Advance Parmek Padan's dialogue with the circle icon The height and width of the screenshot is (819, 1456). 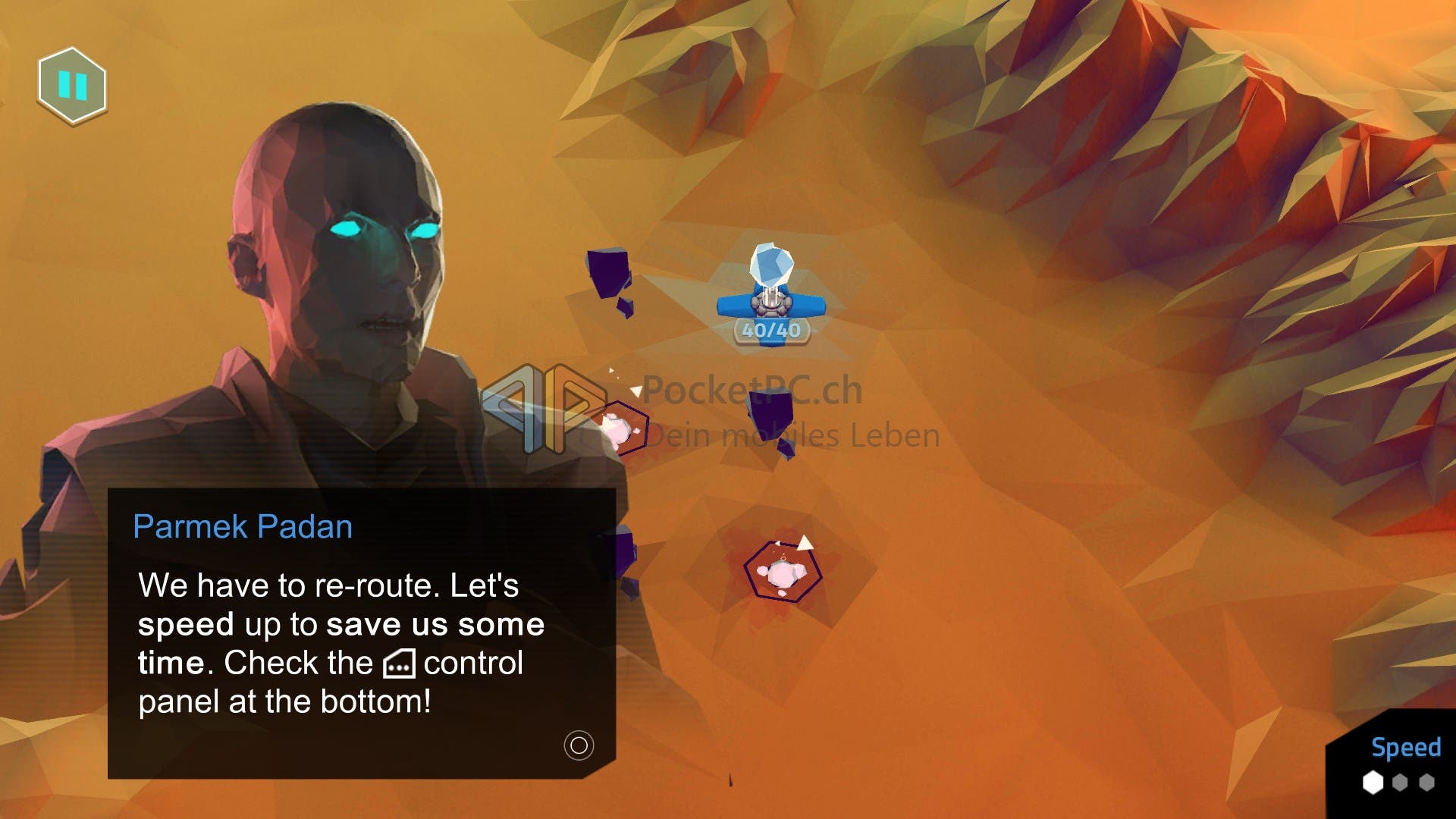pos(579,745)
